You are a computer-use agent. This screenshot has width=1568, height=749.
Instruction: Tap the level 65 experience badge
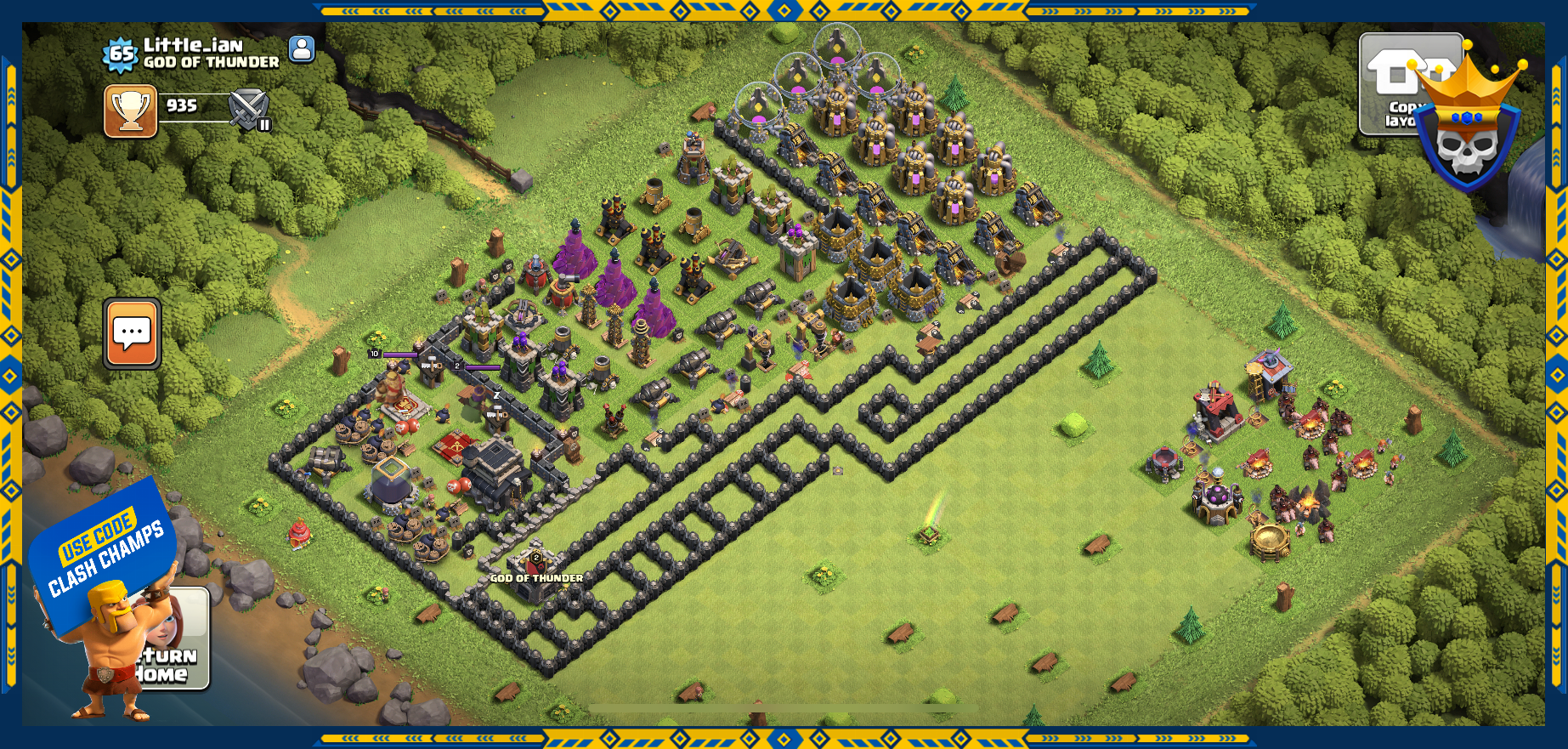pyautogui.click(x=121, y=54)
